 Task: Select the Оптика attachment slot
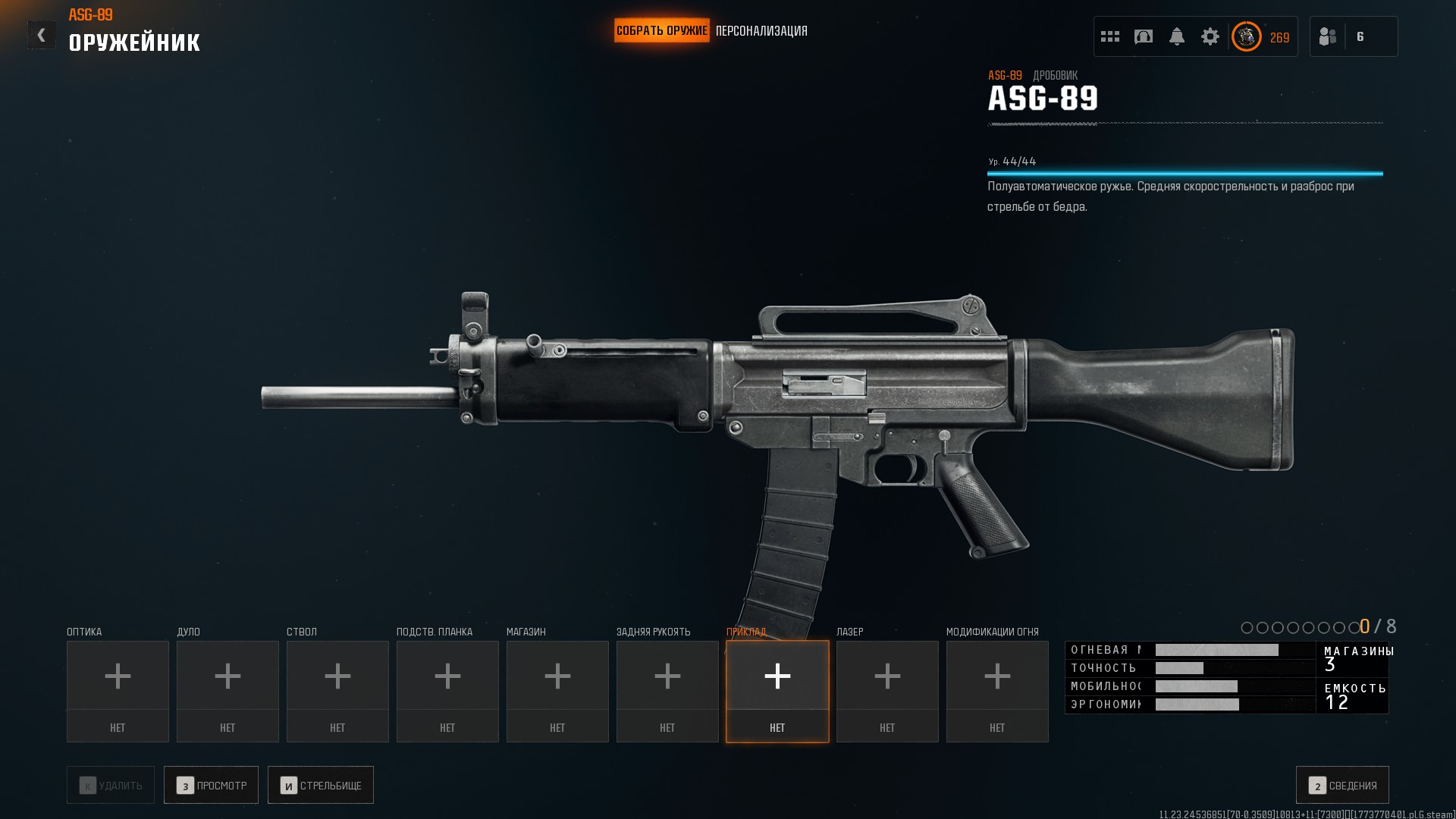[118, 691]
